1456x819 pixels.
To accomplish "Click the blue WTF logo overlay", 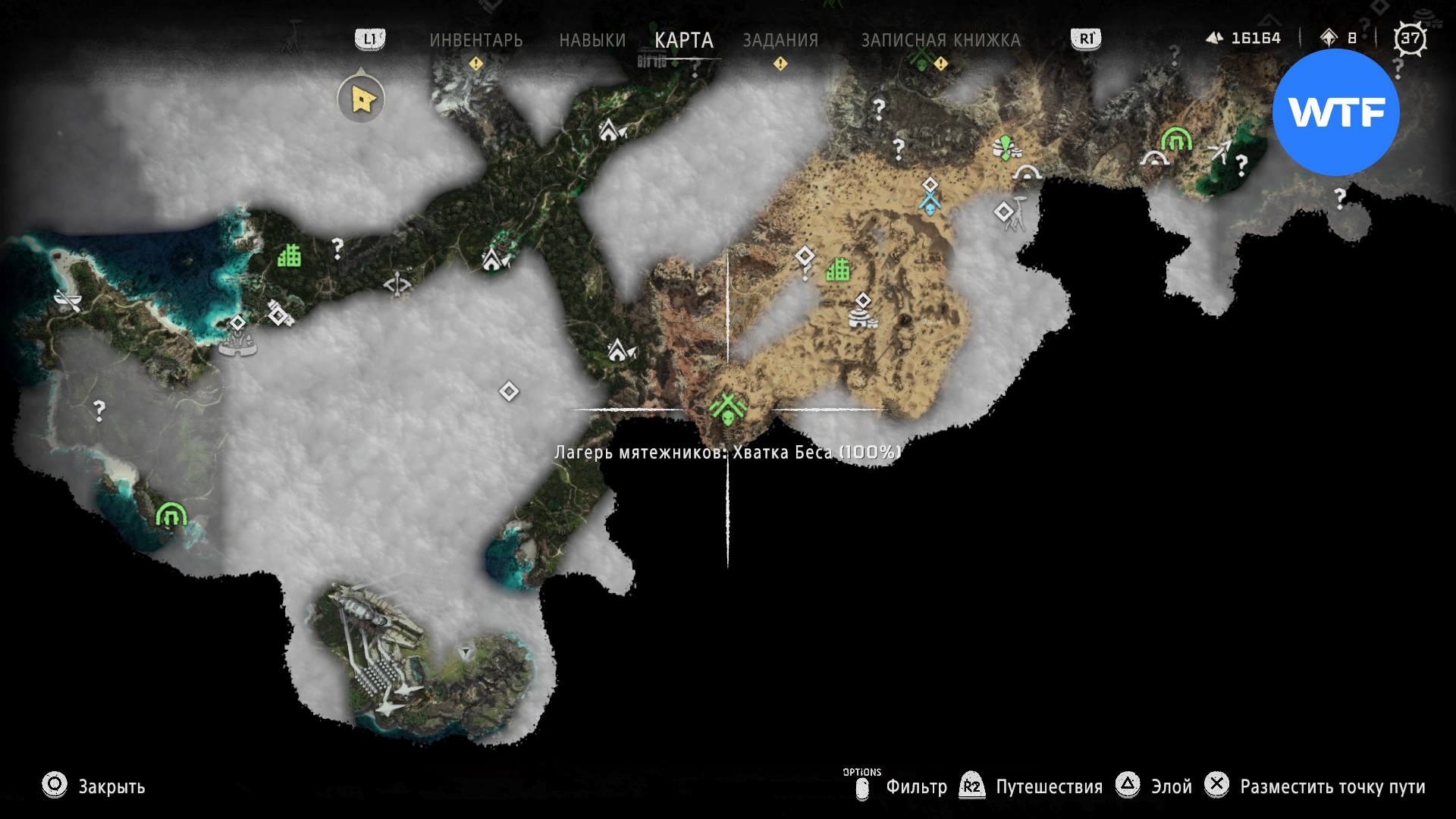I will click(1335, 112).
